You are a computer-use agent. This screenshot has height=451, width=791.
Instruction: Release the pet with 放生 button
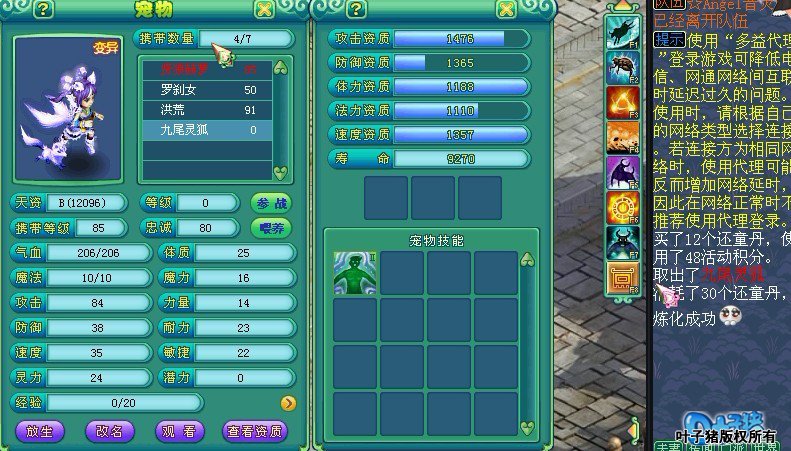tap(40, 431)
